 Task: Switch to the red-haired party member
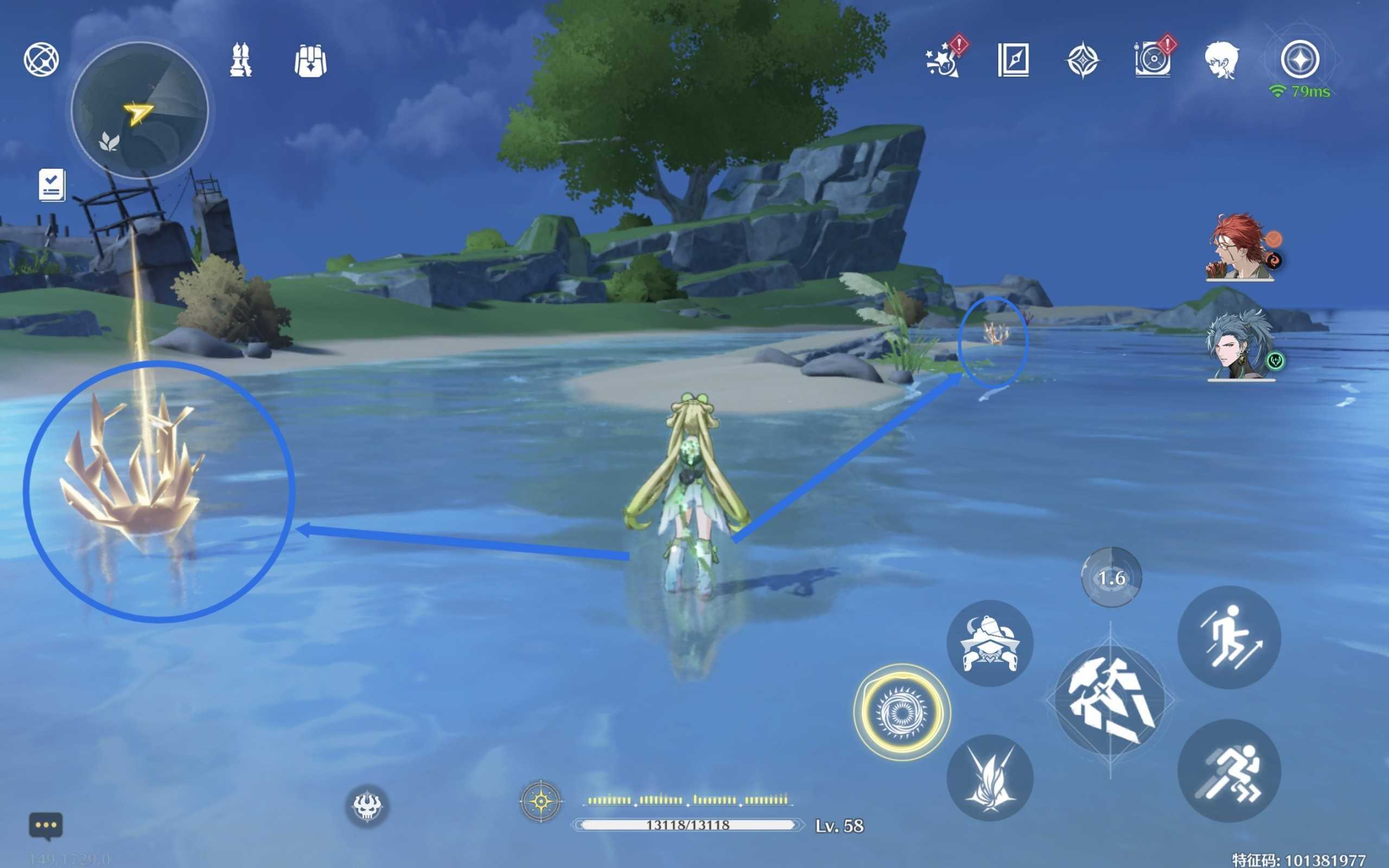(1239, 248)
